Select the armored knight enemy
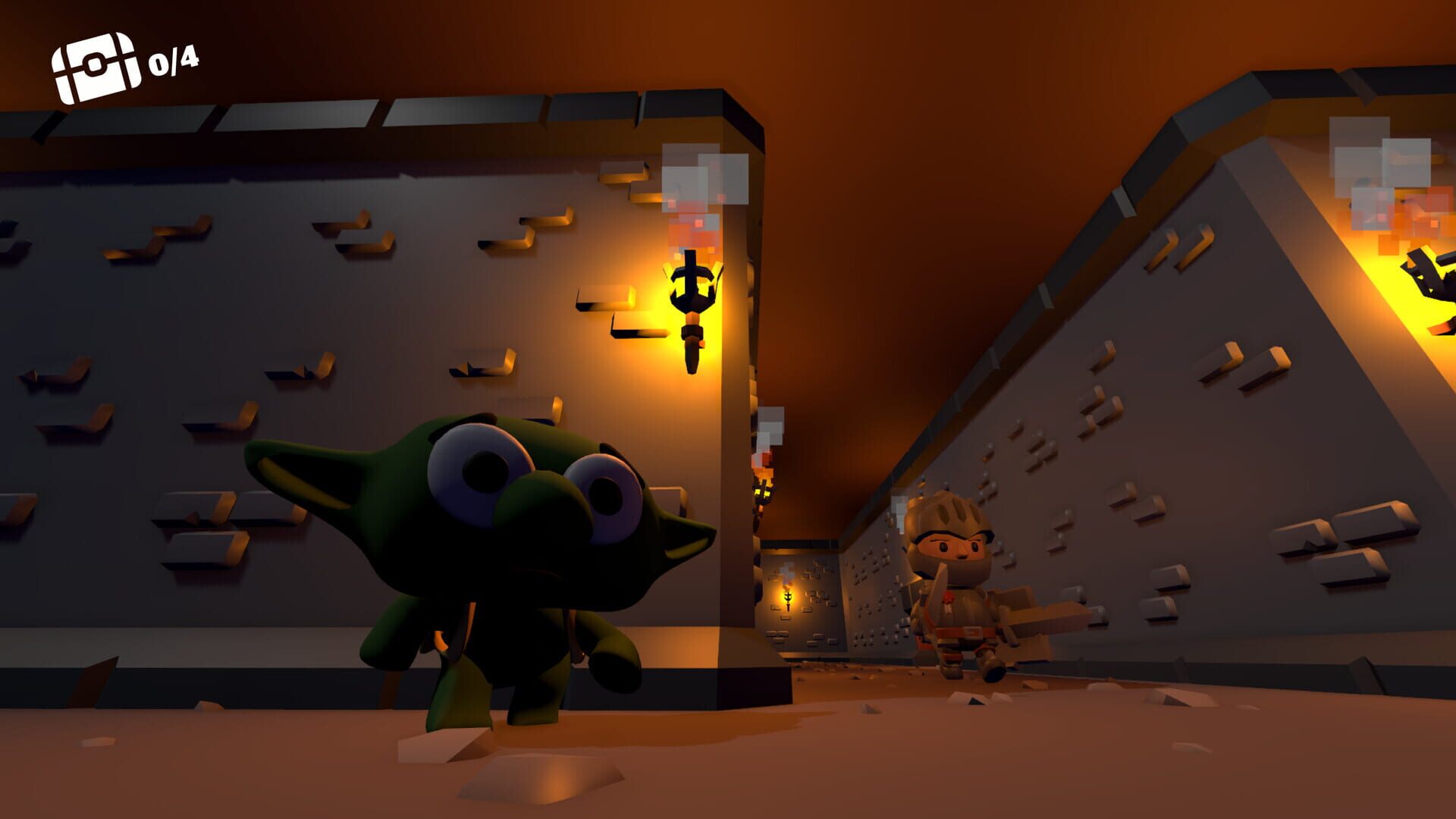The image size is (1456, 819). pos(959,591)
